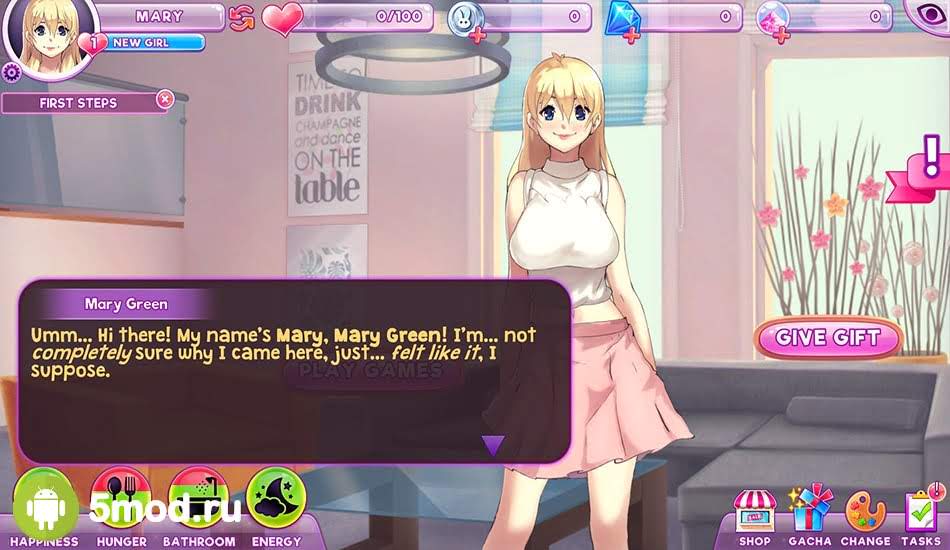Open the pink exclamation mark notification
The image size is (950, 550).
pos(932,162)
